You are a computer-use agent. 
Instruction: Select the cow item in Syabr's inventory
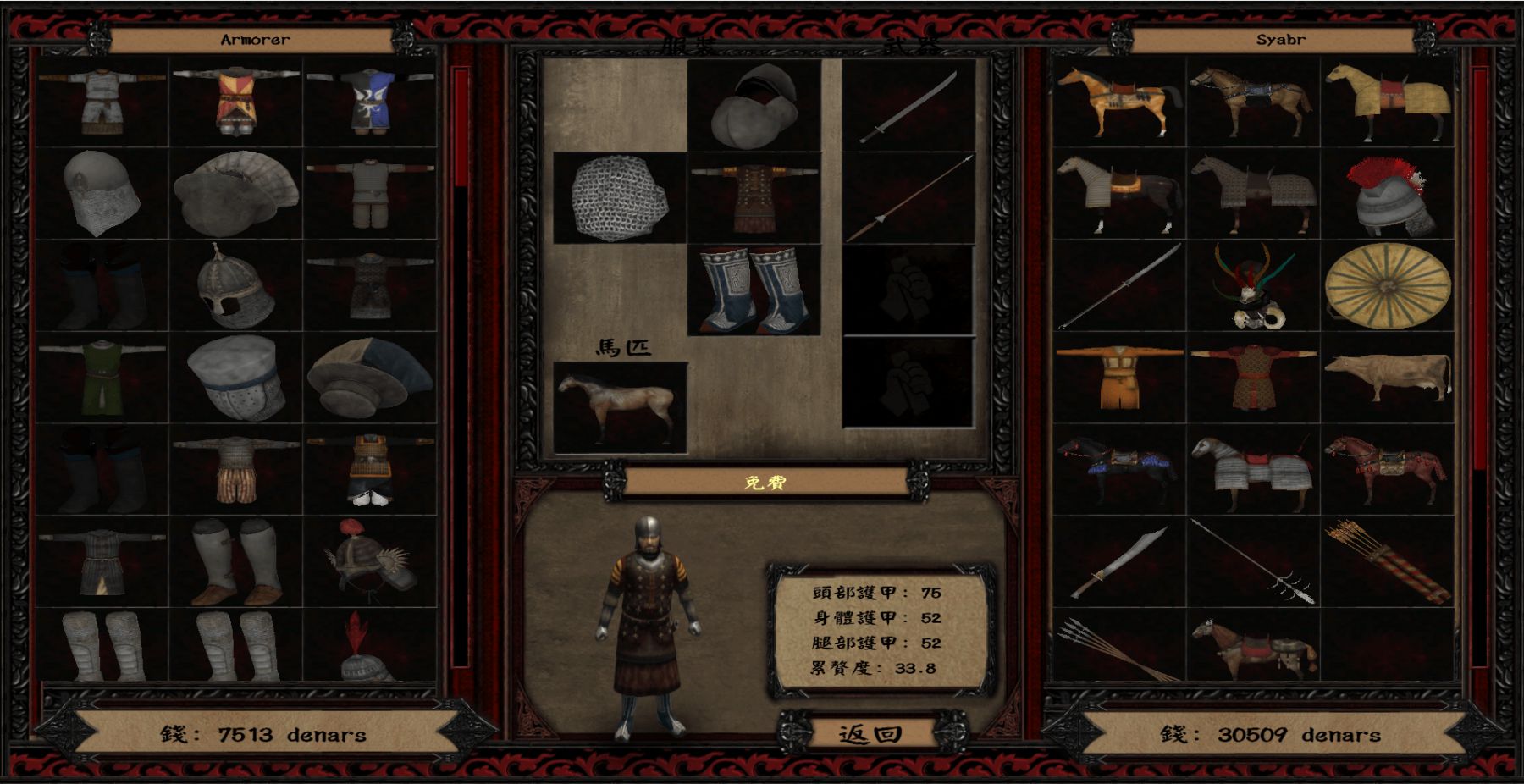point(1387,378)
